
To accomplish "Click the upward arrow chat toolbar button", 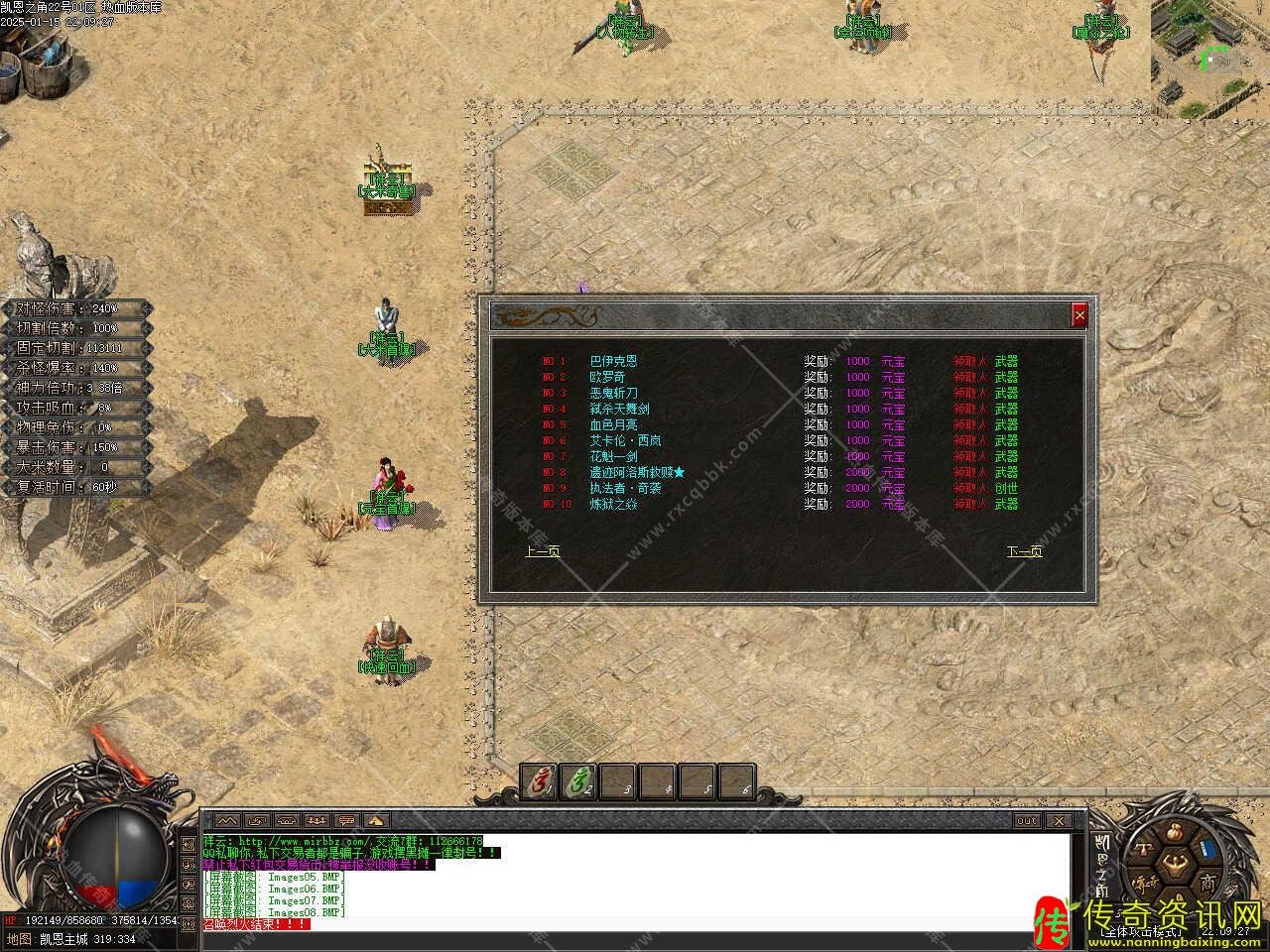I will coord(375,821).
